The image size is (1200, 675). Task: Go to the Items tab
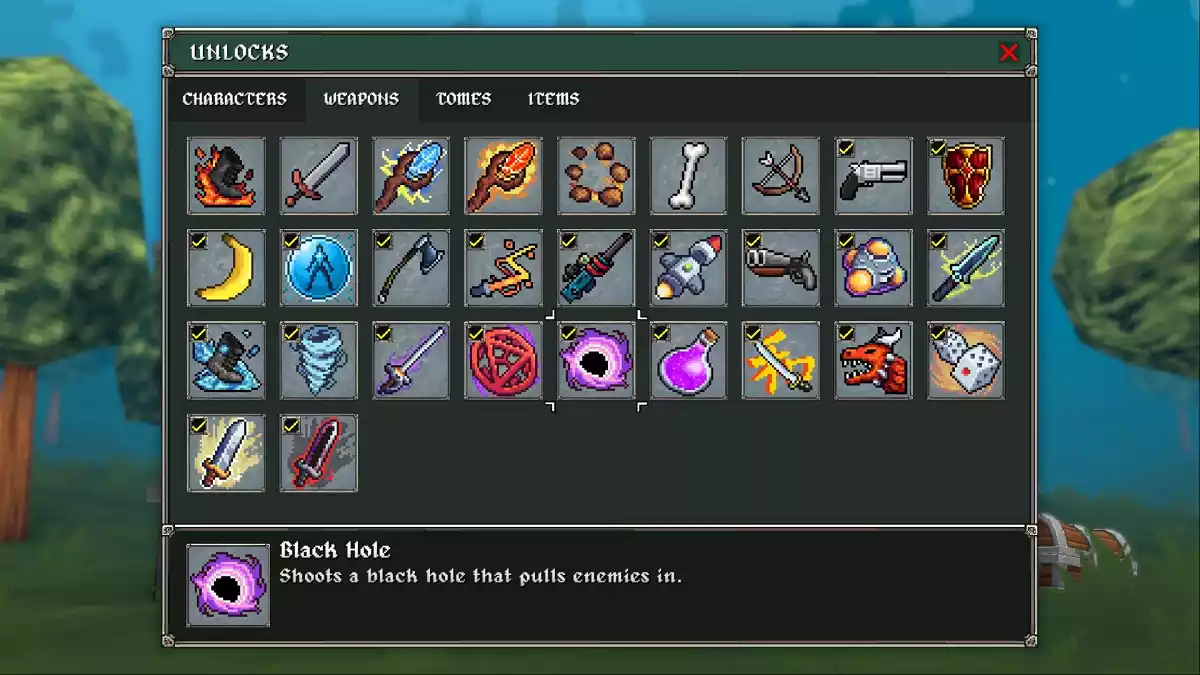click(553, 99)
